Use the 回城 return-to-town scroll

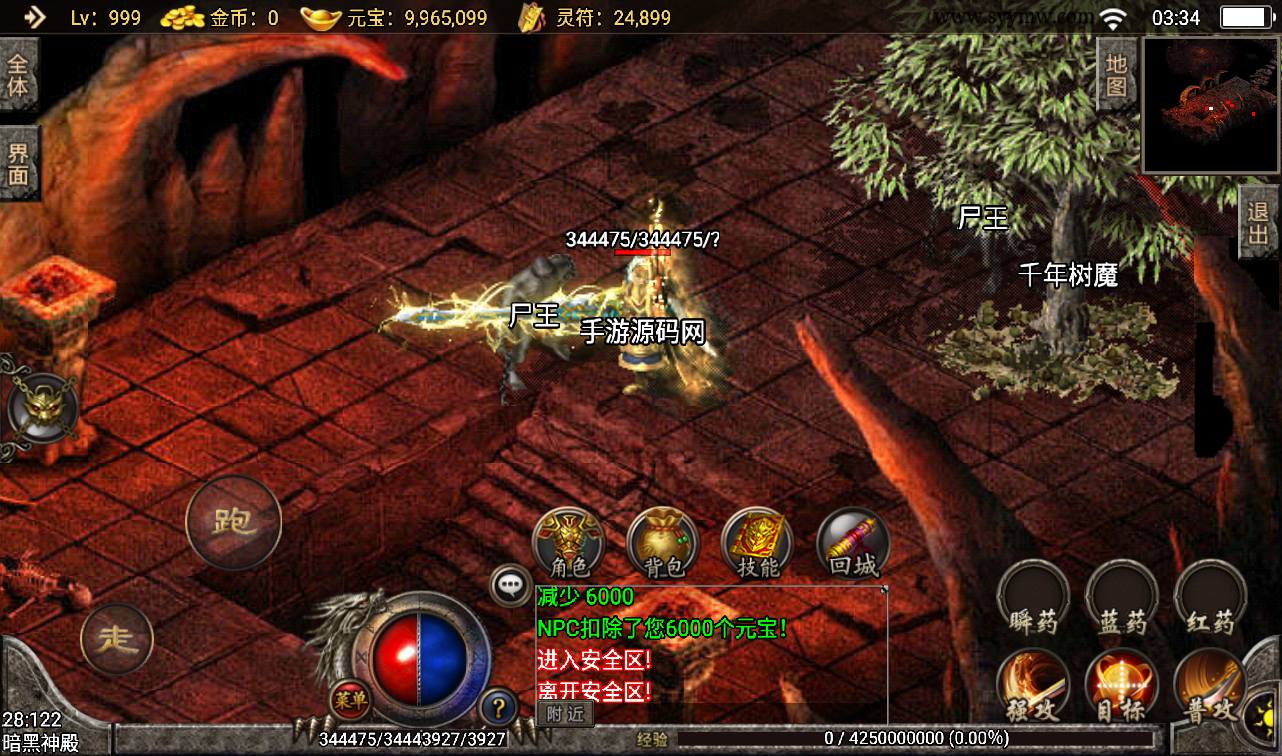(853, 543)
